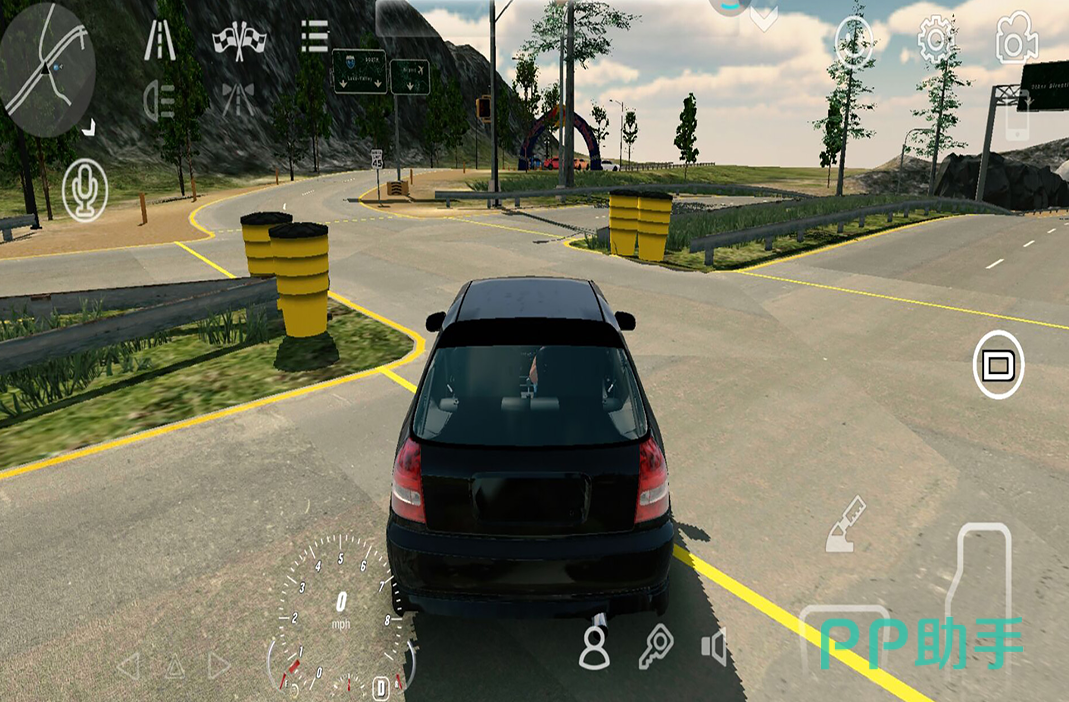Open the checkered race flags menu

point(240,40)
